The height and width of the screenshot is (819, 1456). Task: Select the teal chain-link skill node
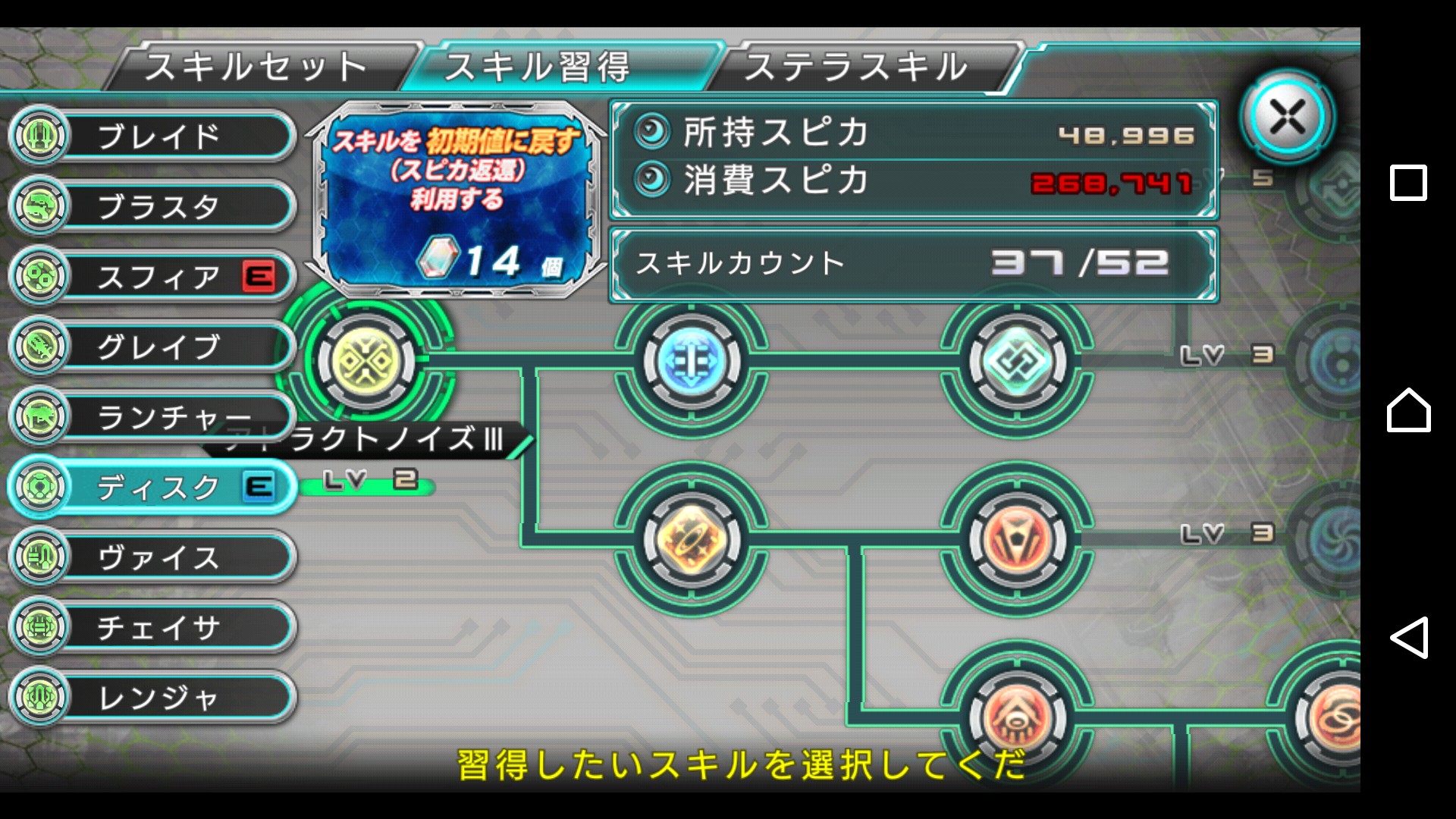pos(1016,362)
